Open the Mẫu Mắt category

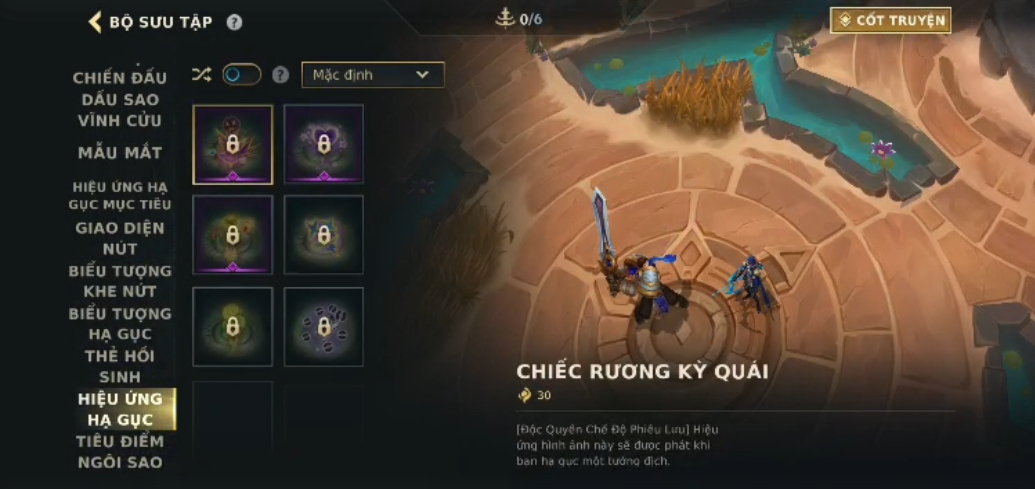click(119, 153)
